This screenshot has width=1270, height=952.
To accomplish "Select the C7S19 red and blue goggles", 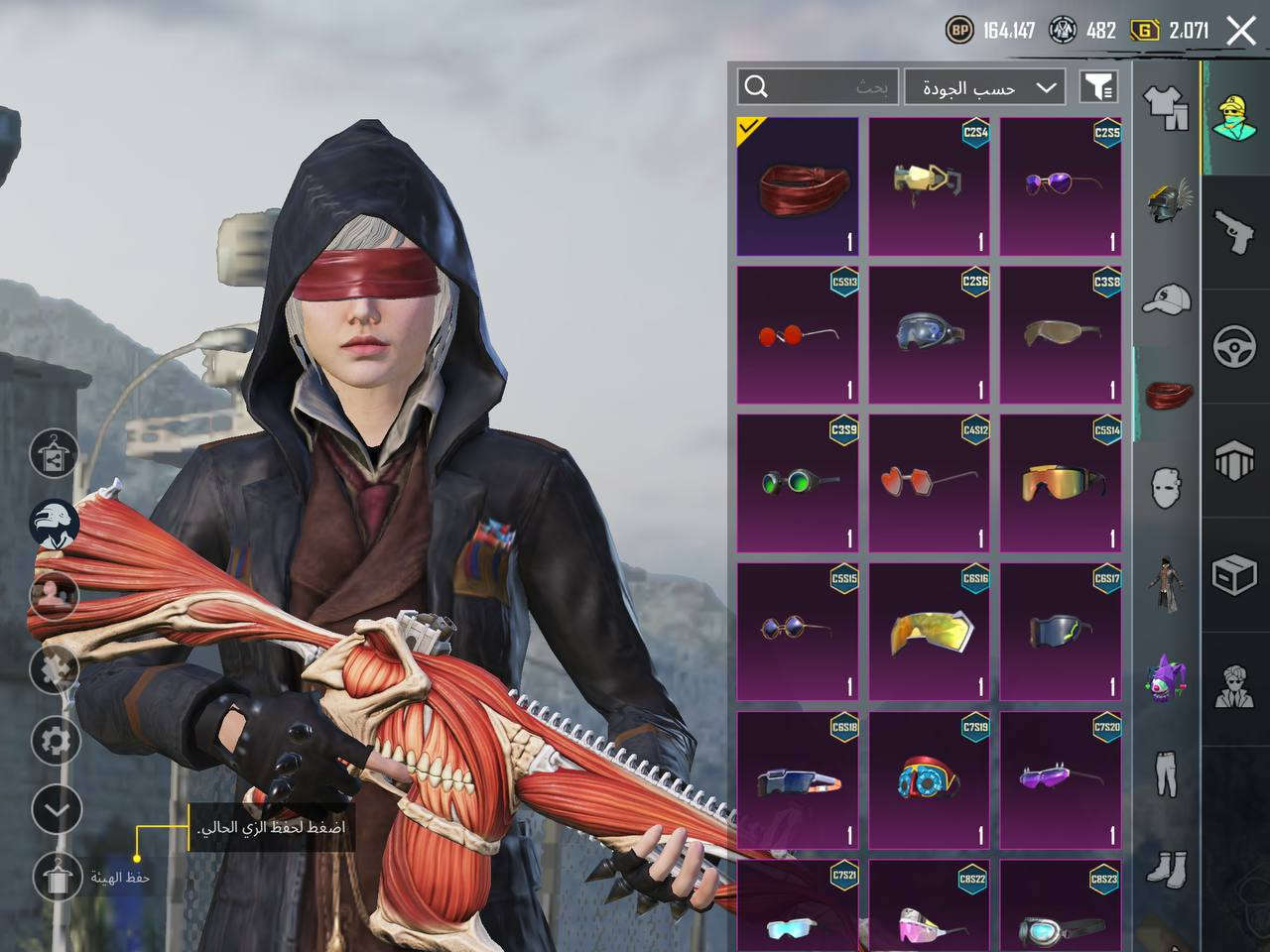I will tap(929, 779).
